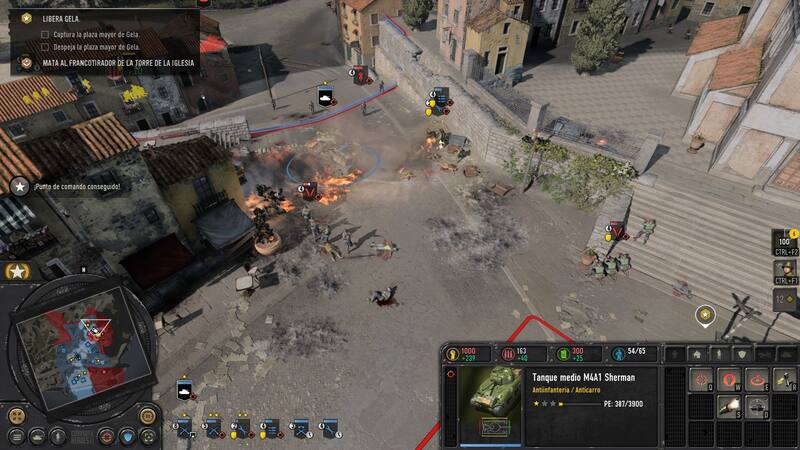The width and height of the screenshot is (800, 450).
Task: Click the tank icon button below minimap
Action: (37, 436)
